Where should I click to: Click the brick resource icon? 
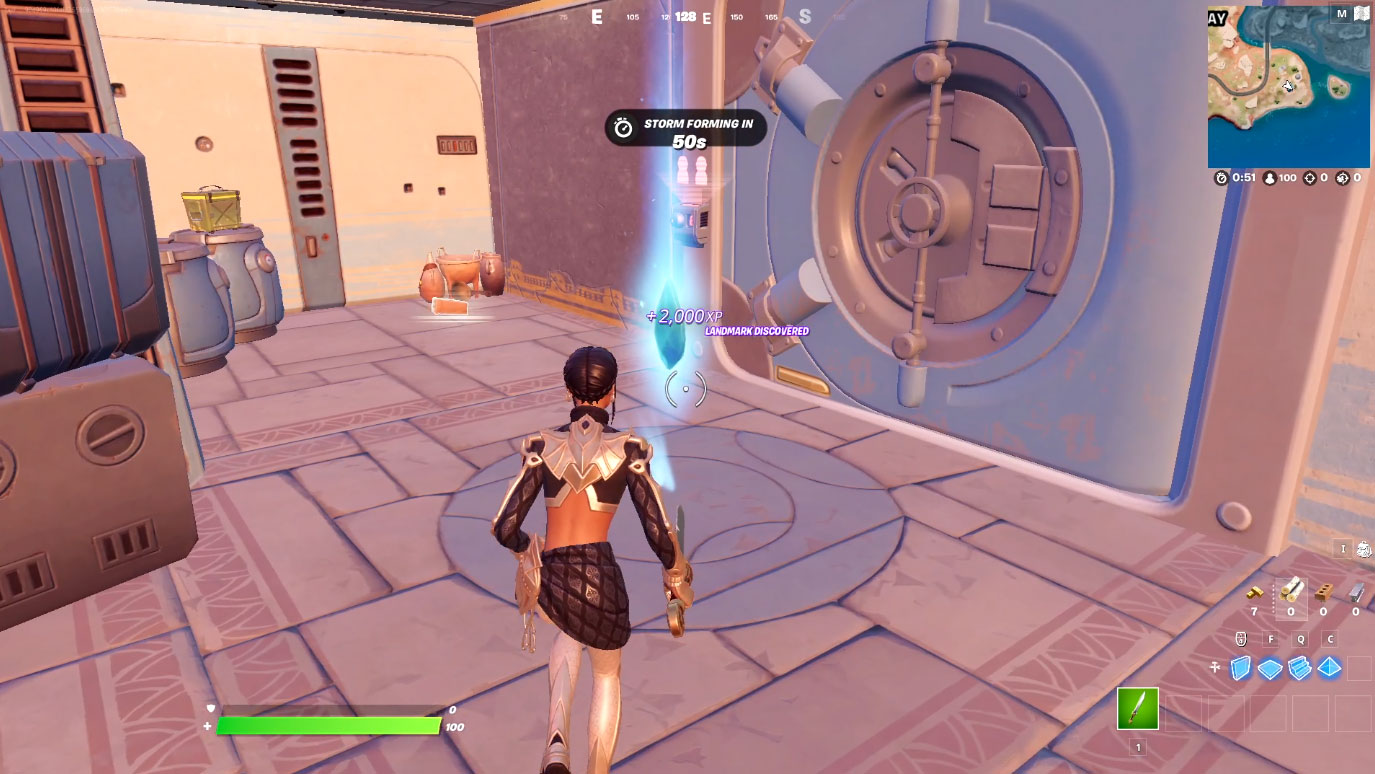coord(1324,593)
